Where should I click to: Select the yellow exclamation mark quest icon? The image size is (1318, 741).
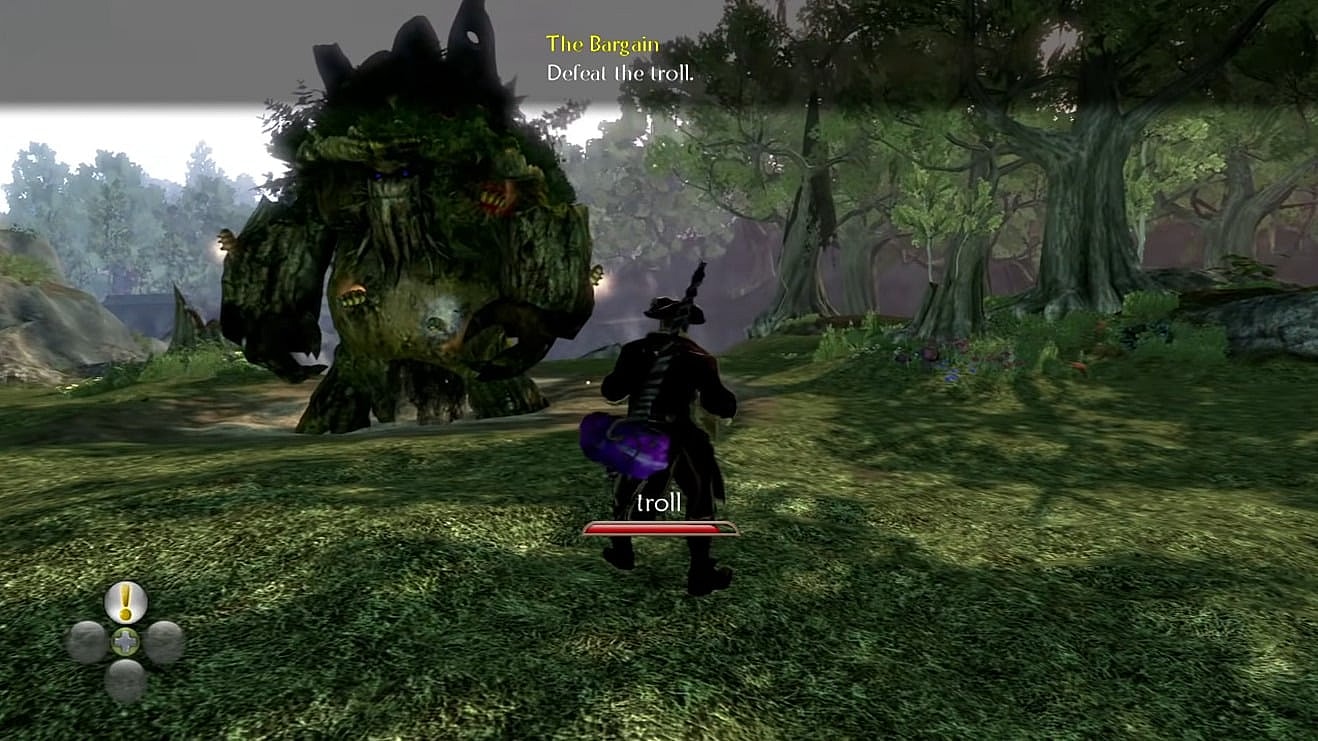(x=126, y=602)
